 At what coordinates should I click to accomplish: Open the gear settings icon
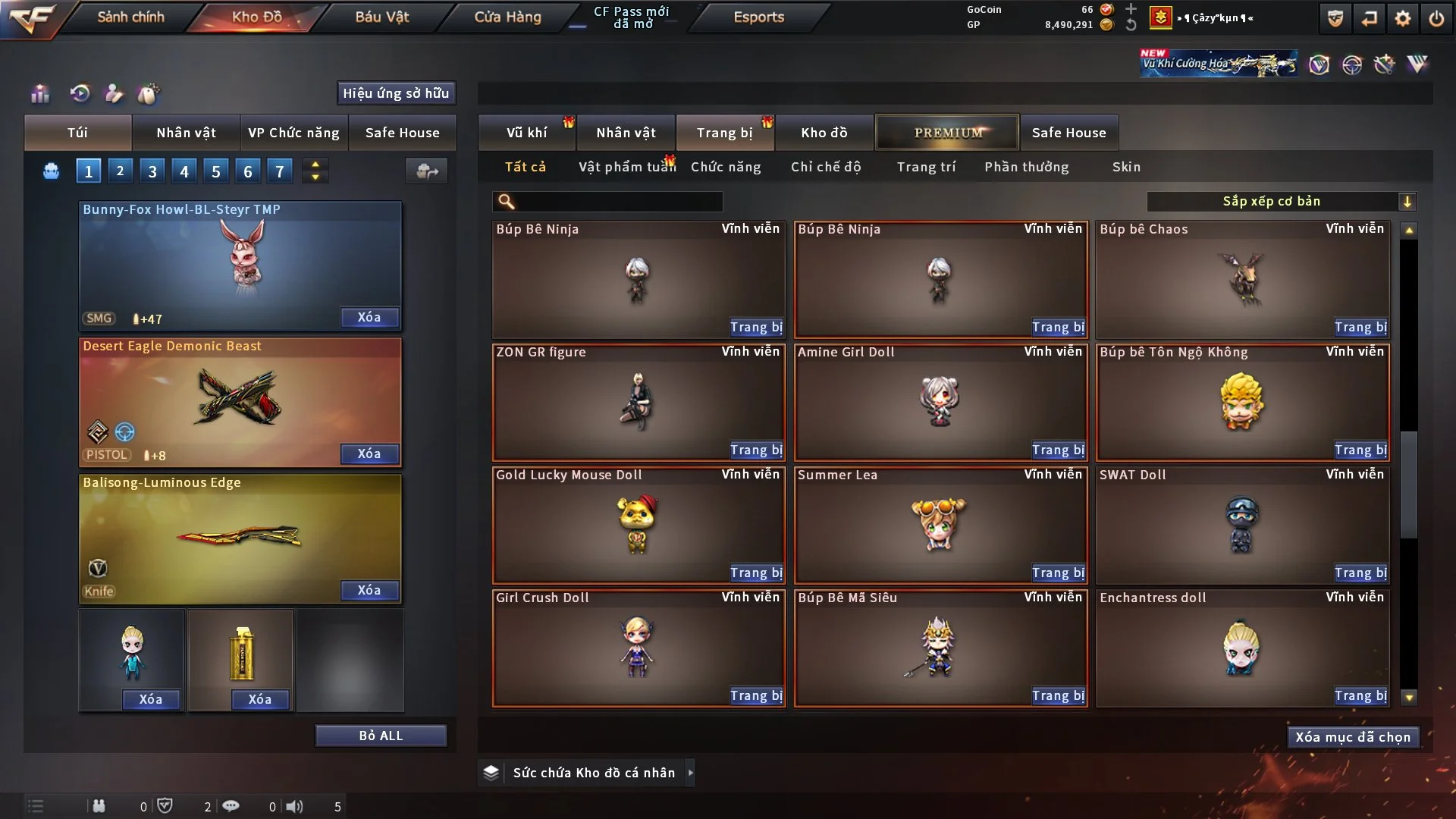pyautogui.click(x=1402, y=18)
